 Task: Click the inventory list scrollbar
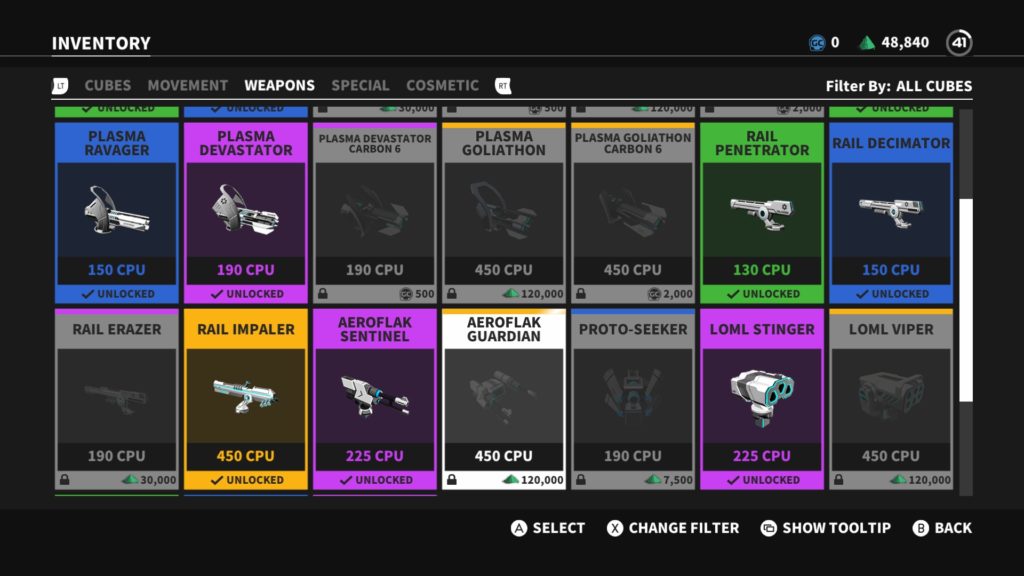(x=966, y=300)
